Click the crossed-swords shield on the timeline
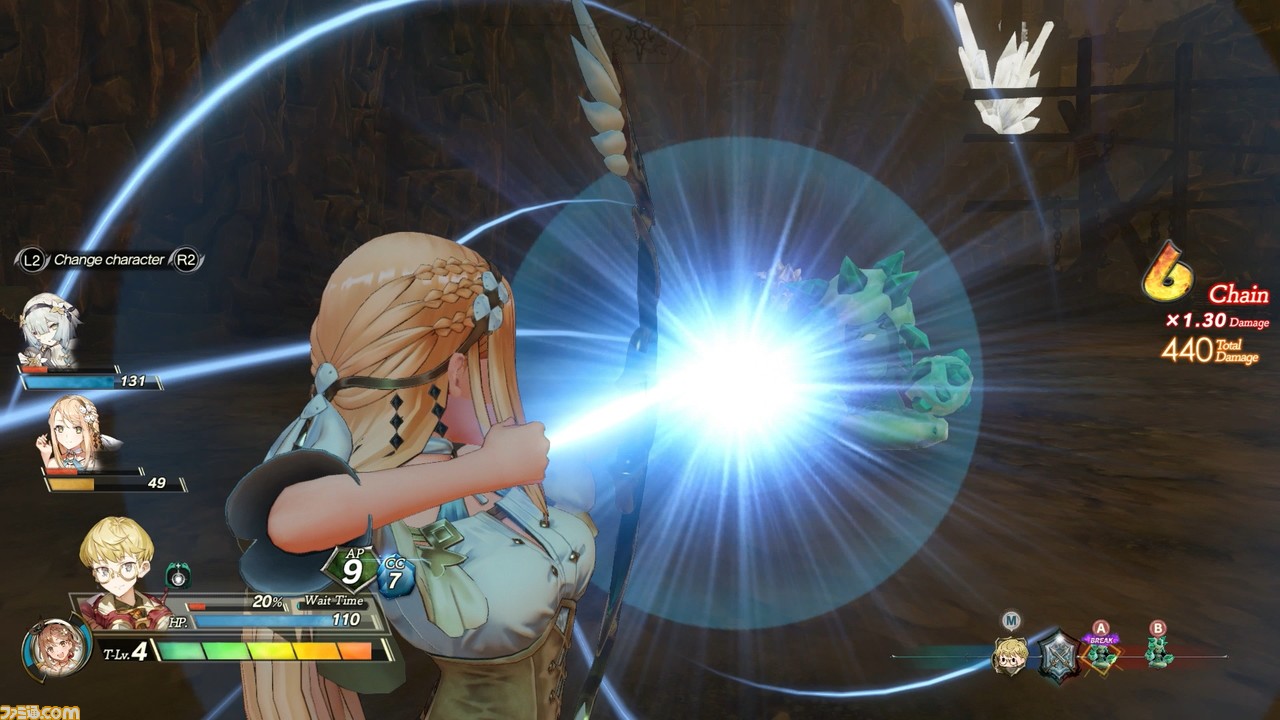Viewport: 1280px width, 720px height. tap(1058, 657)
